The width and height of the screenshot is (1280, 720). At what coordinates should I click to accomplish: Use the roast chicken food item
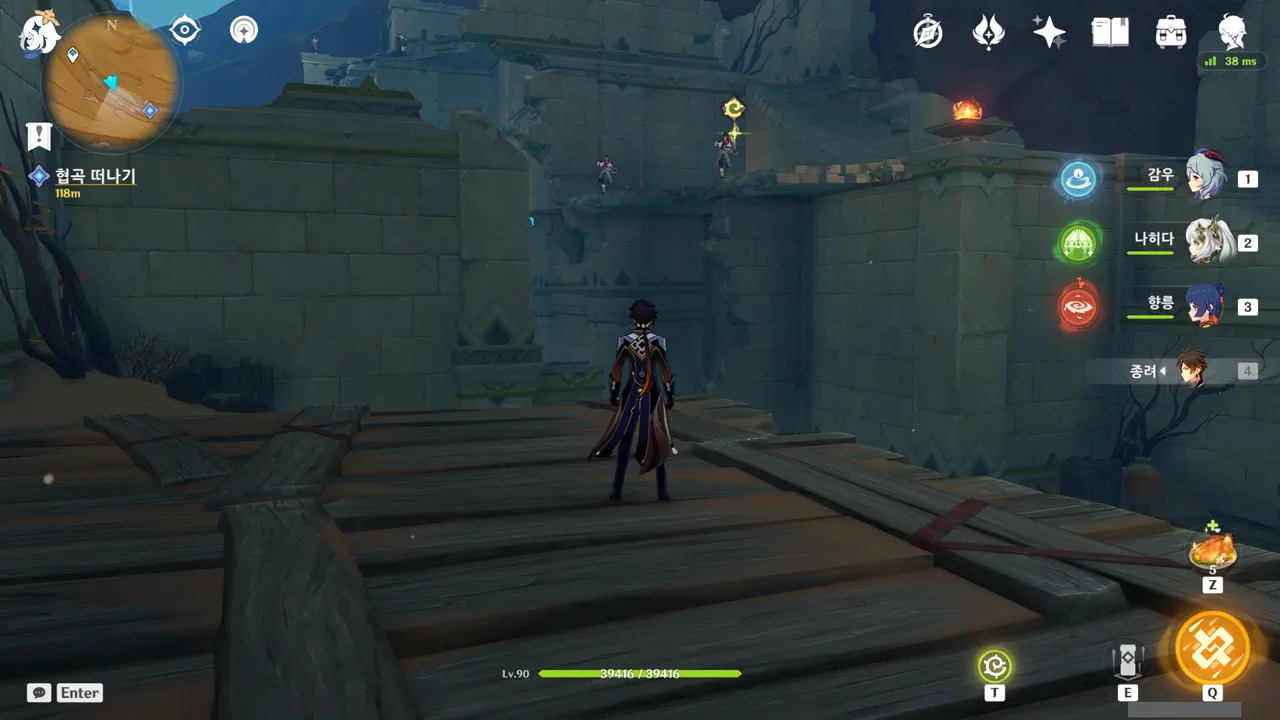point(1211,552)
